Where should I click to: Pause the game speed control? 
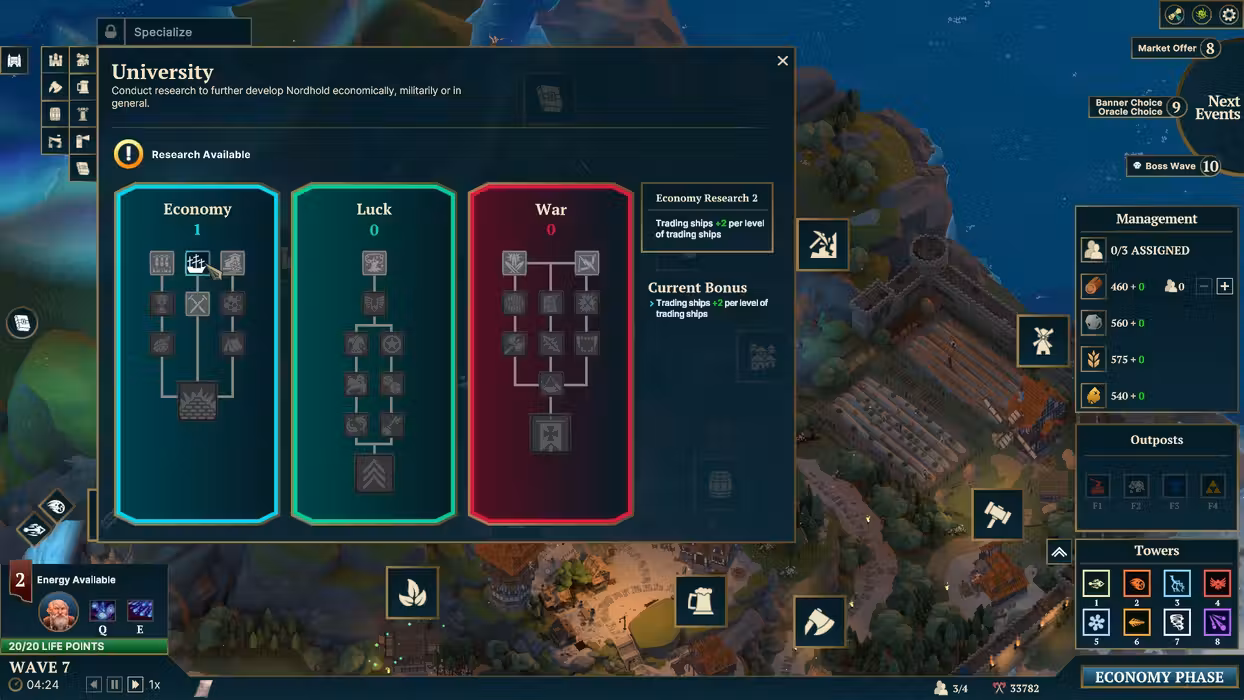click(114, 685)
